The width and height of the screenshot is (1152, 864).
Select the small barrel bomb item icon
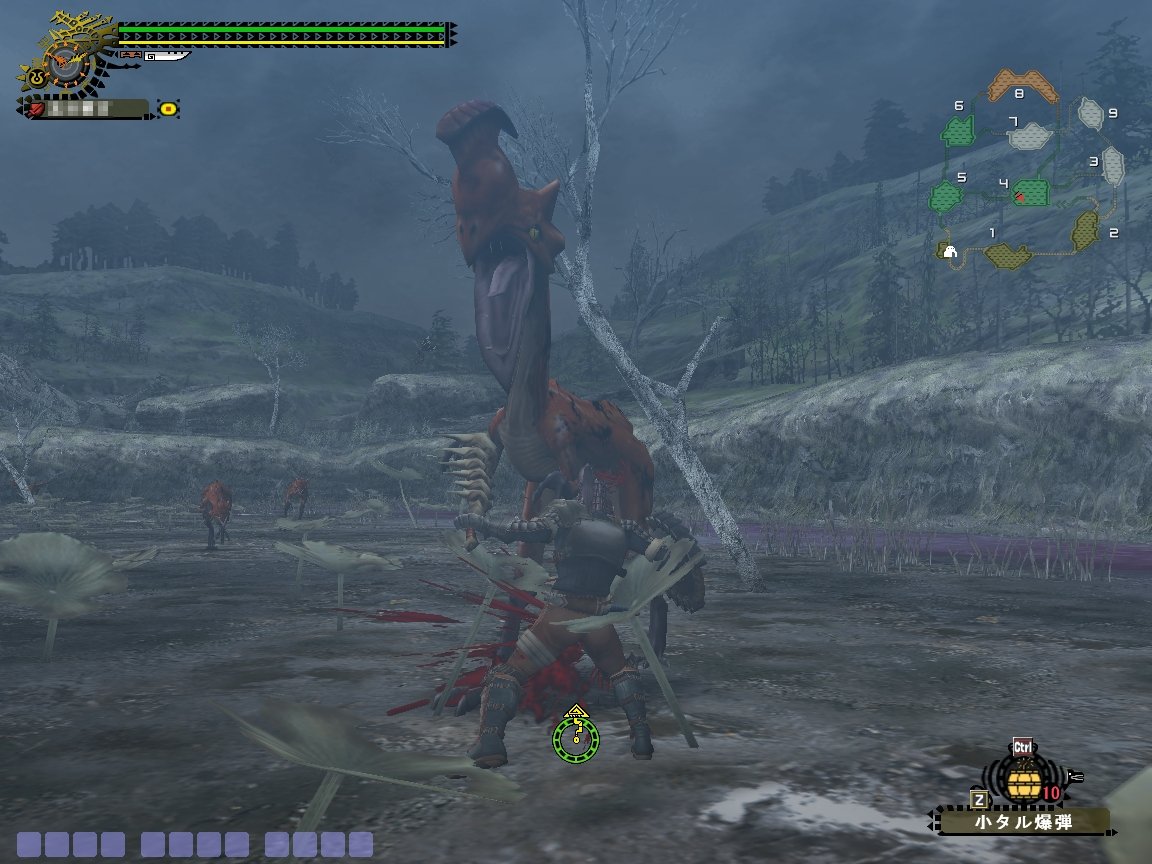[1022, 783]
